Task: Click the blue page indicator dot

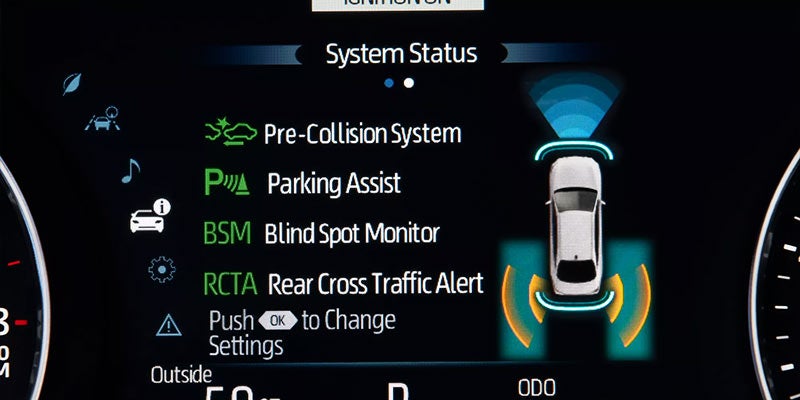Action: (x=388, y=83)
